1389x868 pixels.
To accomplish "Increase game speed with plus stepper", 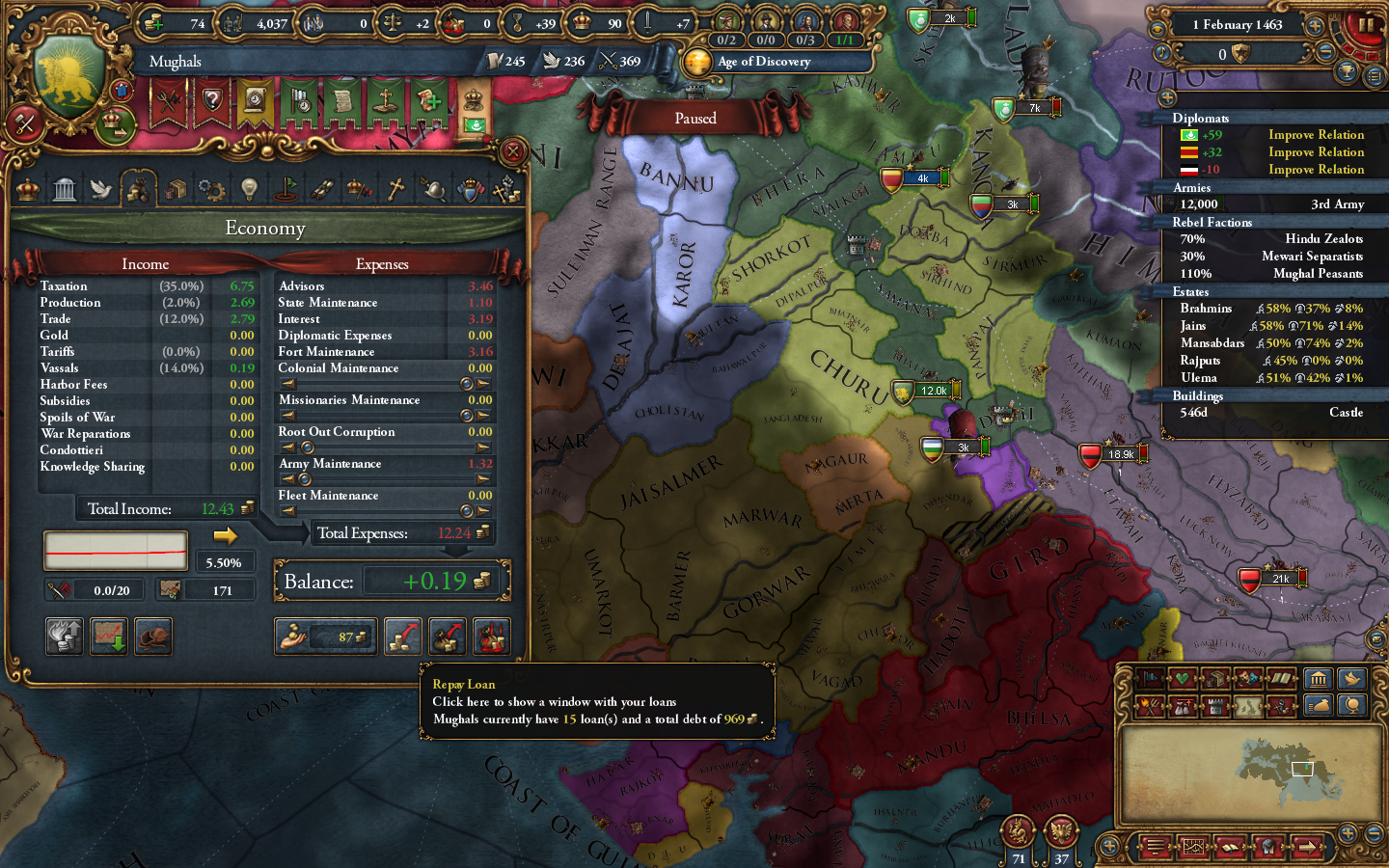I will click(1314, 26).
